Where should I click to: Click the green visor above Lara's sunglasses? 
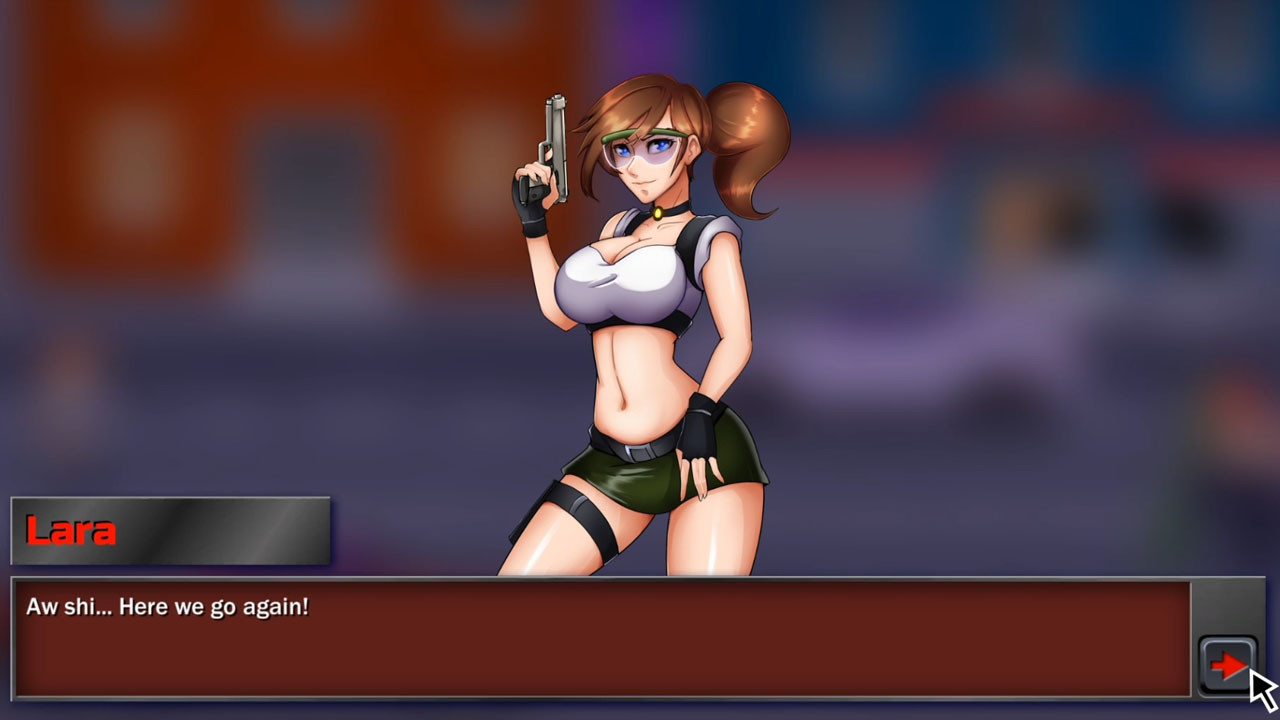tap(648, 130)
